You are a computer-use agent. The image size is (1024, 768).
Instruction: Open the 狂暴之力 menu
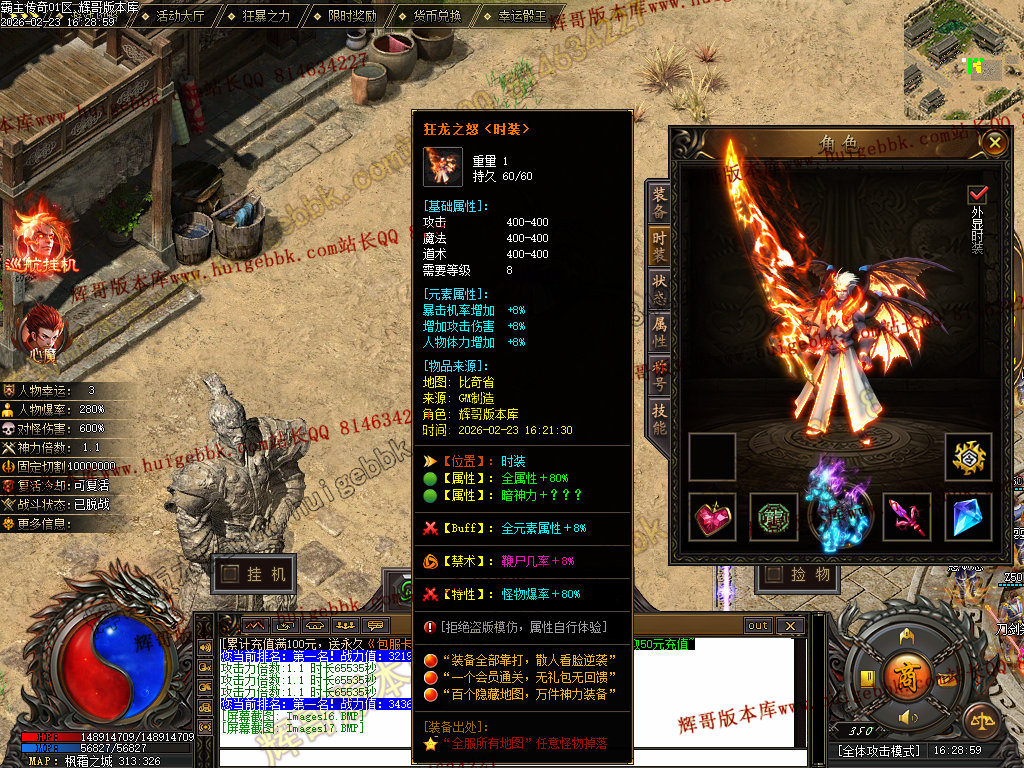click(265, 16)
